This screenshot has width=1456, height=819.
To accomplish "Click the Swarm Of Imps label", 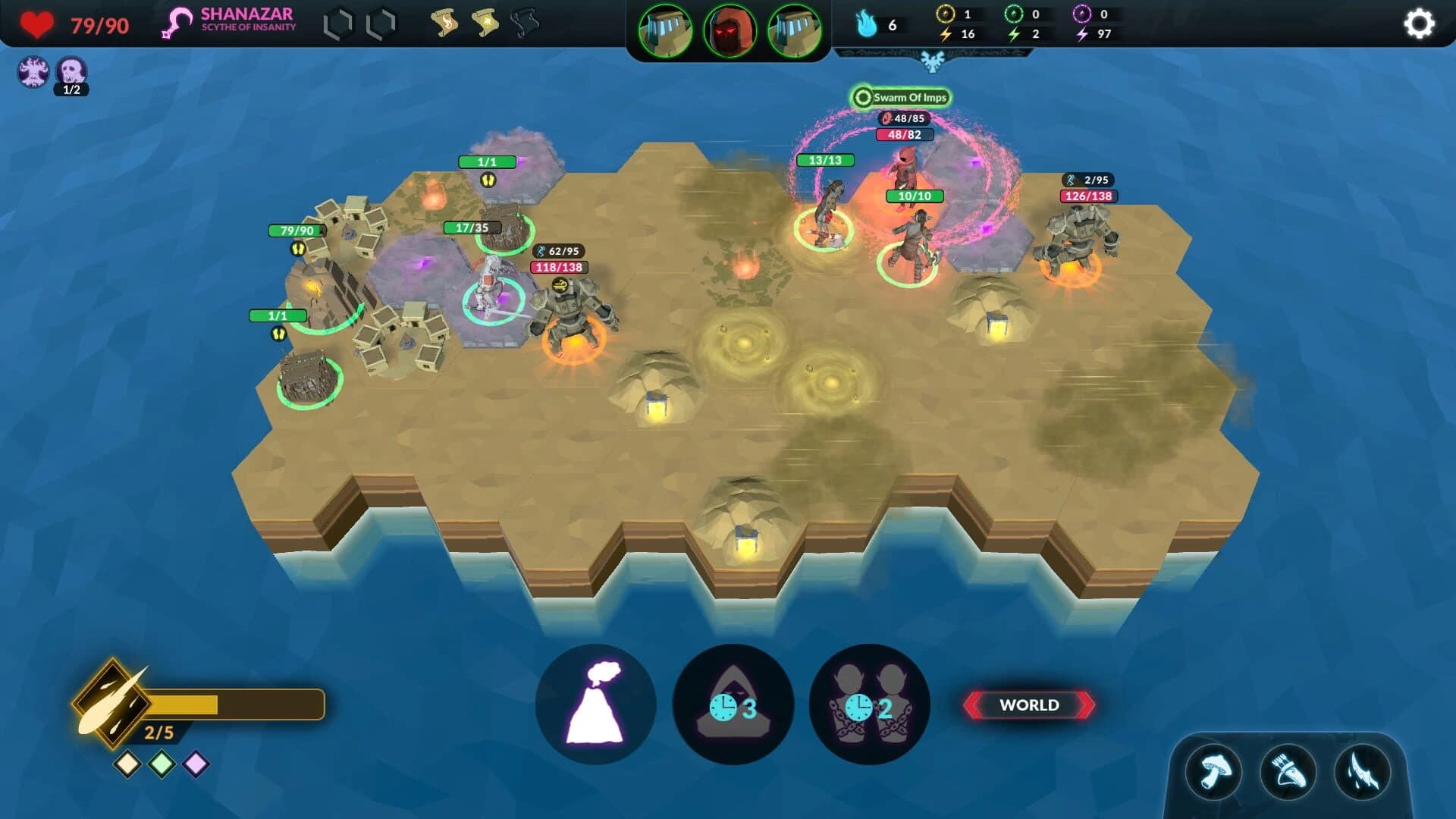I will pyautogui.click(x=902, y=97).
